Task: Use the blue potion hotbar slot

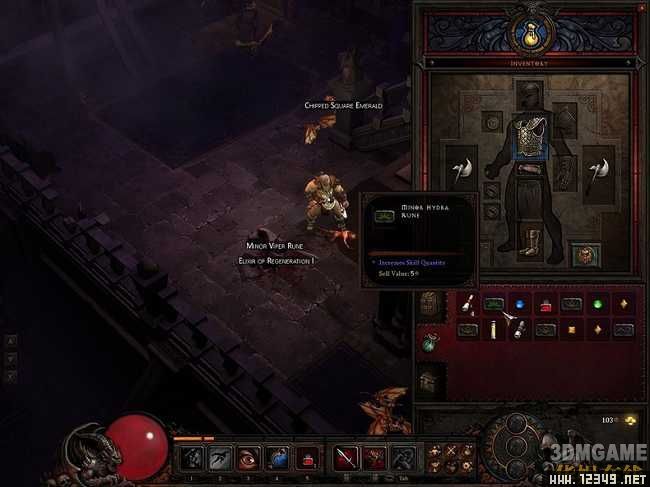Action: [x=278, y=457]
